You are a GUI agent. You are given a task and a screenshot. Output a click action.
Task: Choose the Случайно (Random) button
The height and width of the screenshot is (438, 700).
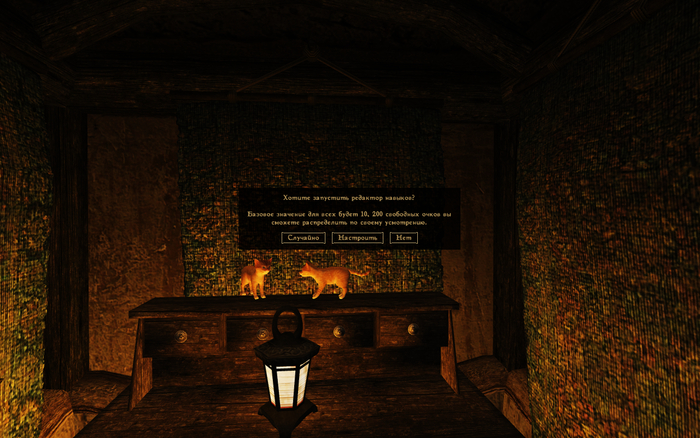tap(304, 238)
